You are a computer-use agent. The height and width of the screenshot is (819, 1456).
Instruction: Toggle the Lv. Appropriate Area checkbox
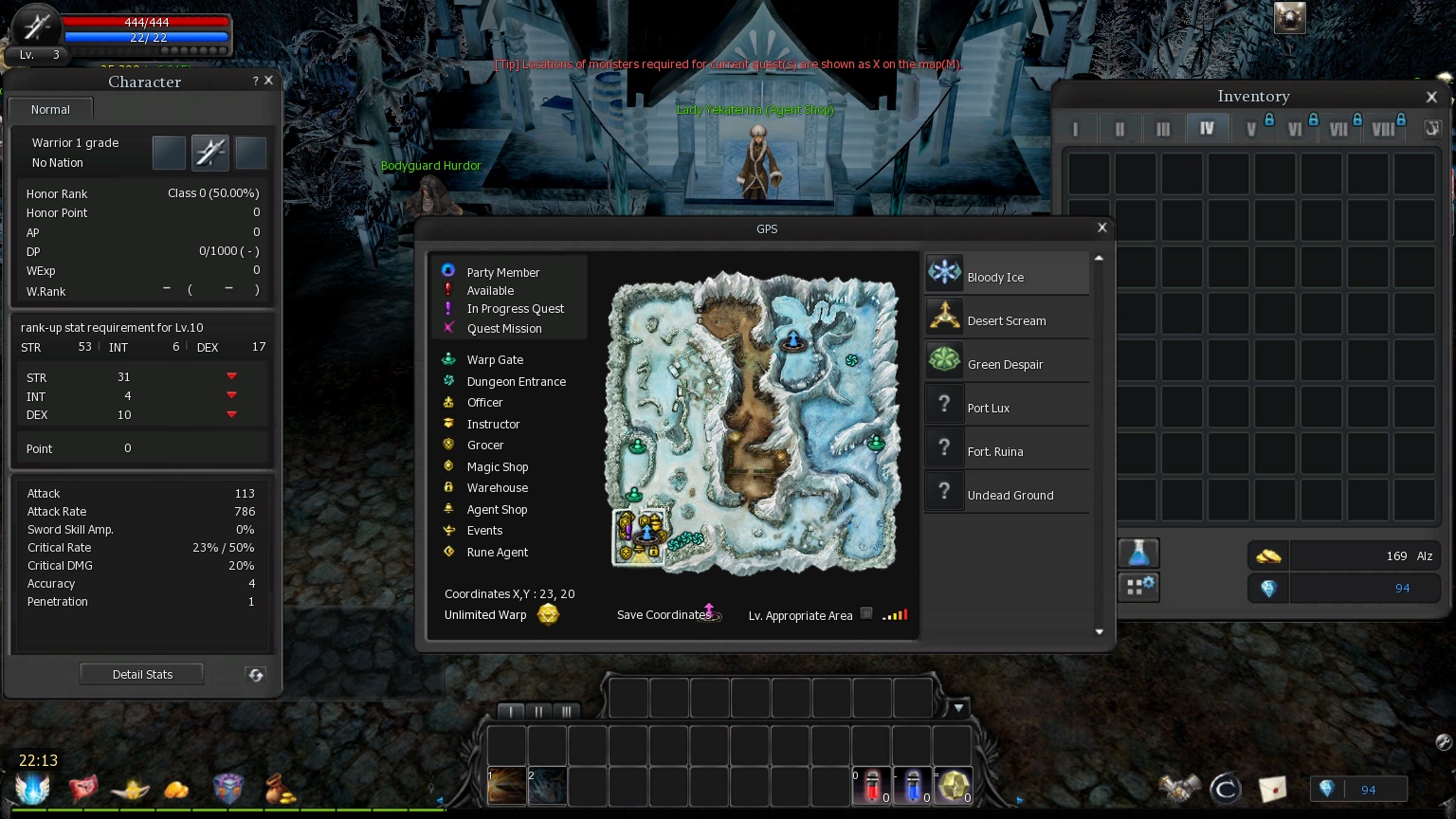pyautogui.click(x=866, y=613)
